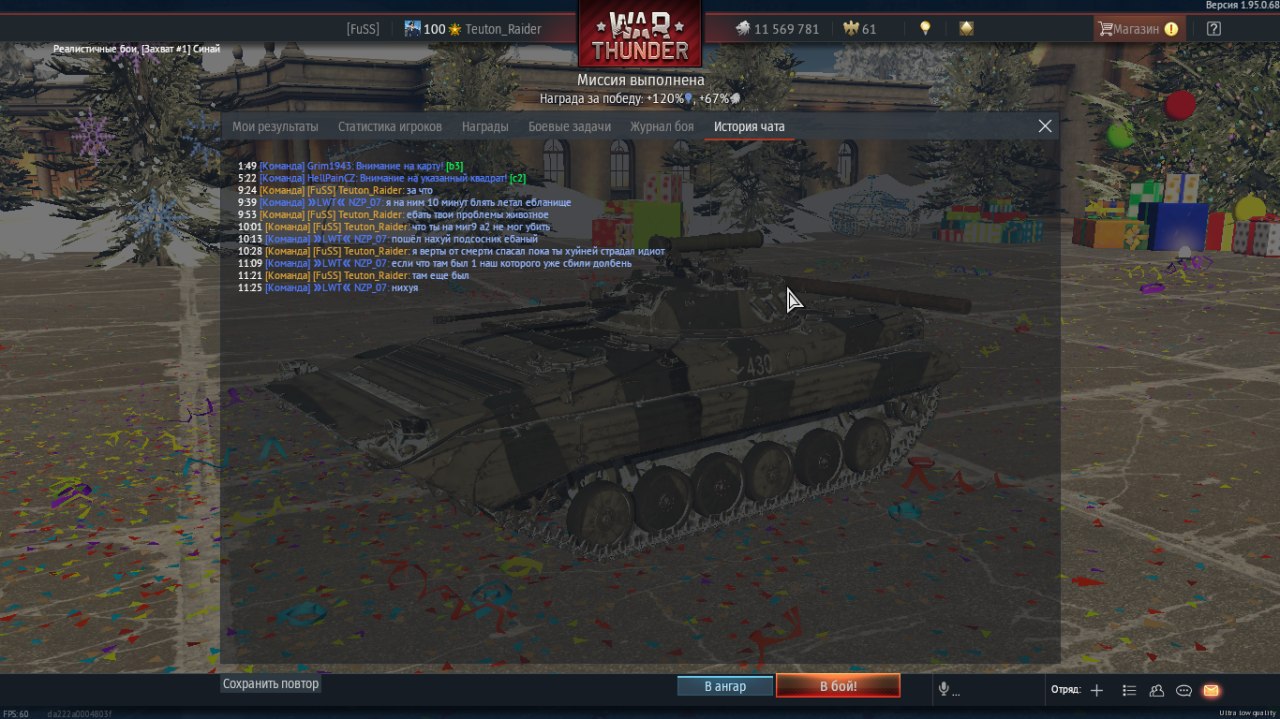This screenshot has height=719, width=1280.
Task: Open the help question mark button
Action: pyautogui.click(x=1213, y=29)
